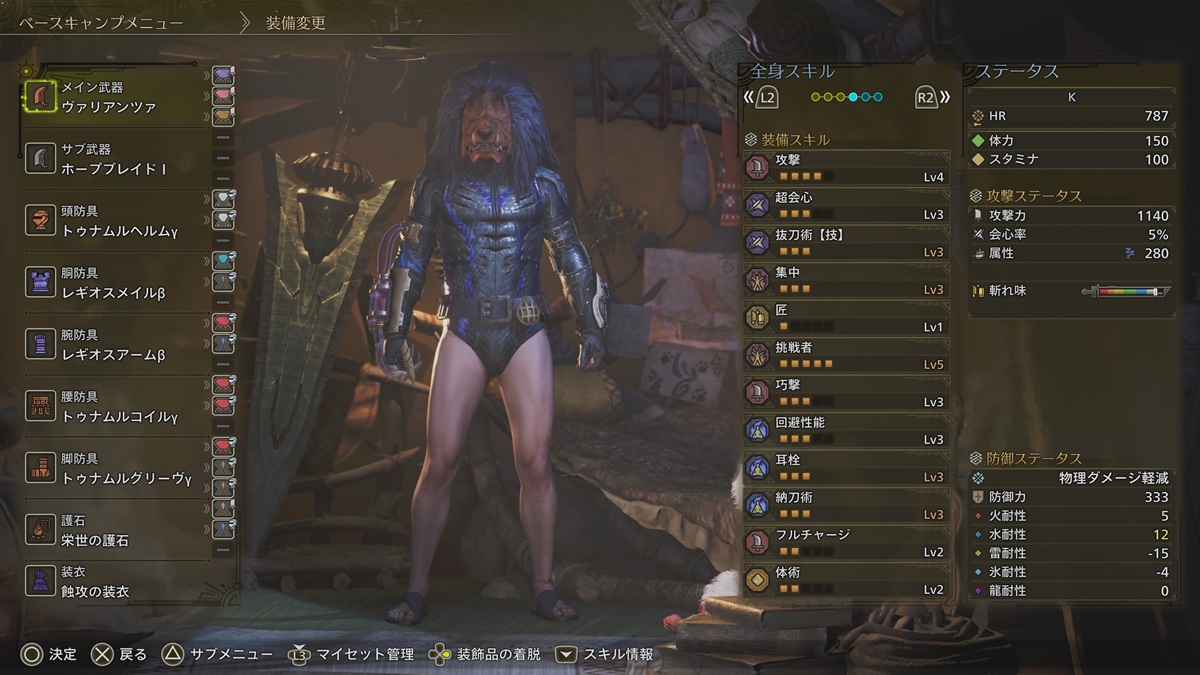The width and height of the screenshot is (1200, 675).
Task: Pick the 耳栓 skill row
Action: [846, 467]
